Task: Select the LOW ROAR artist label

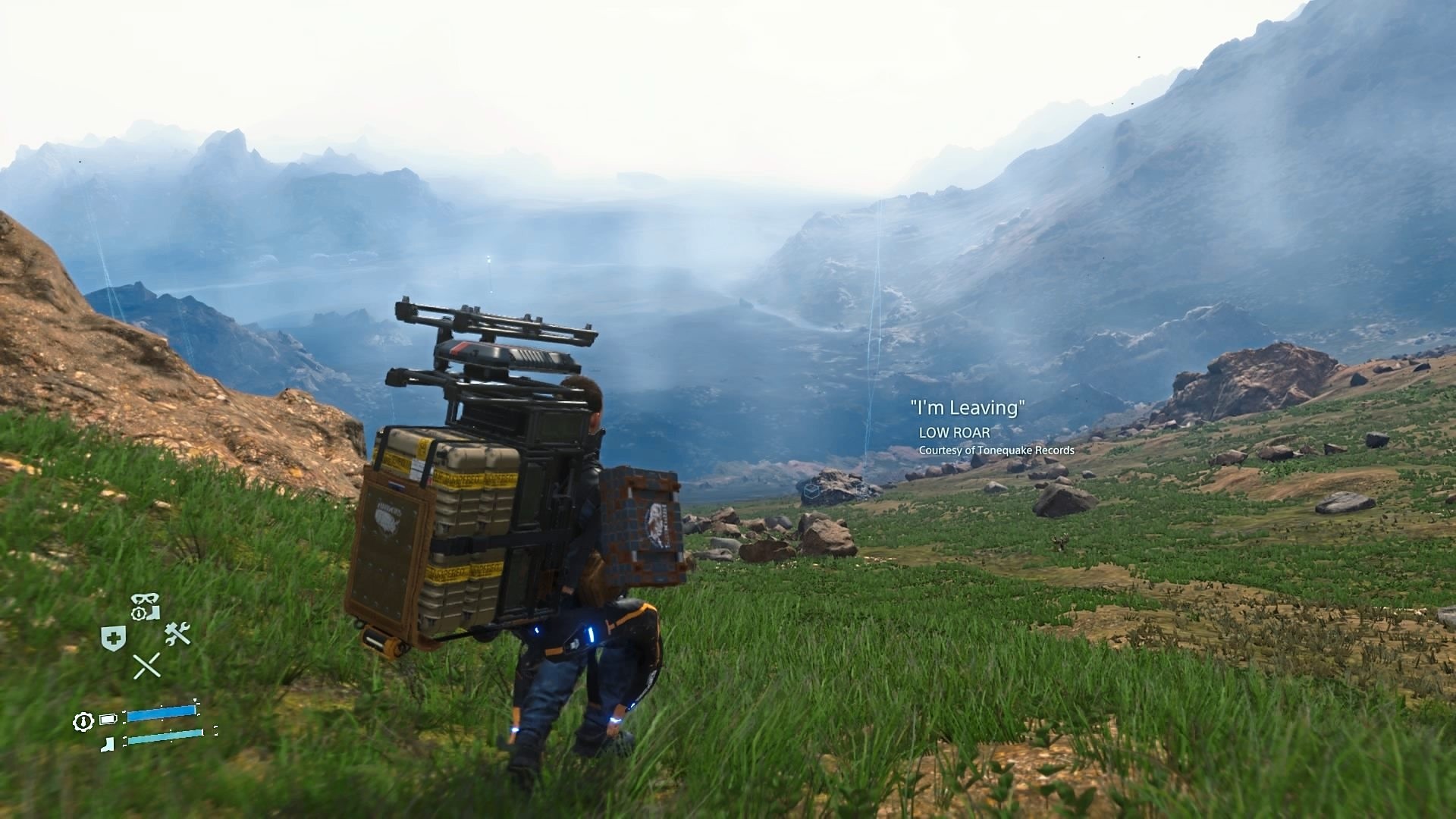Action: click(954, 432)
